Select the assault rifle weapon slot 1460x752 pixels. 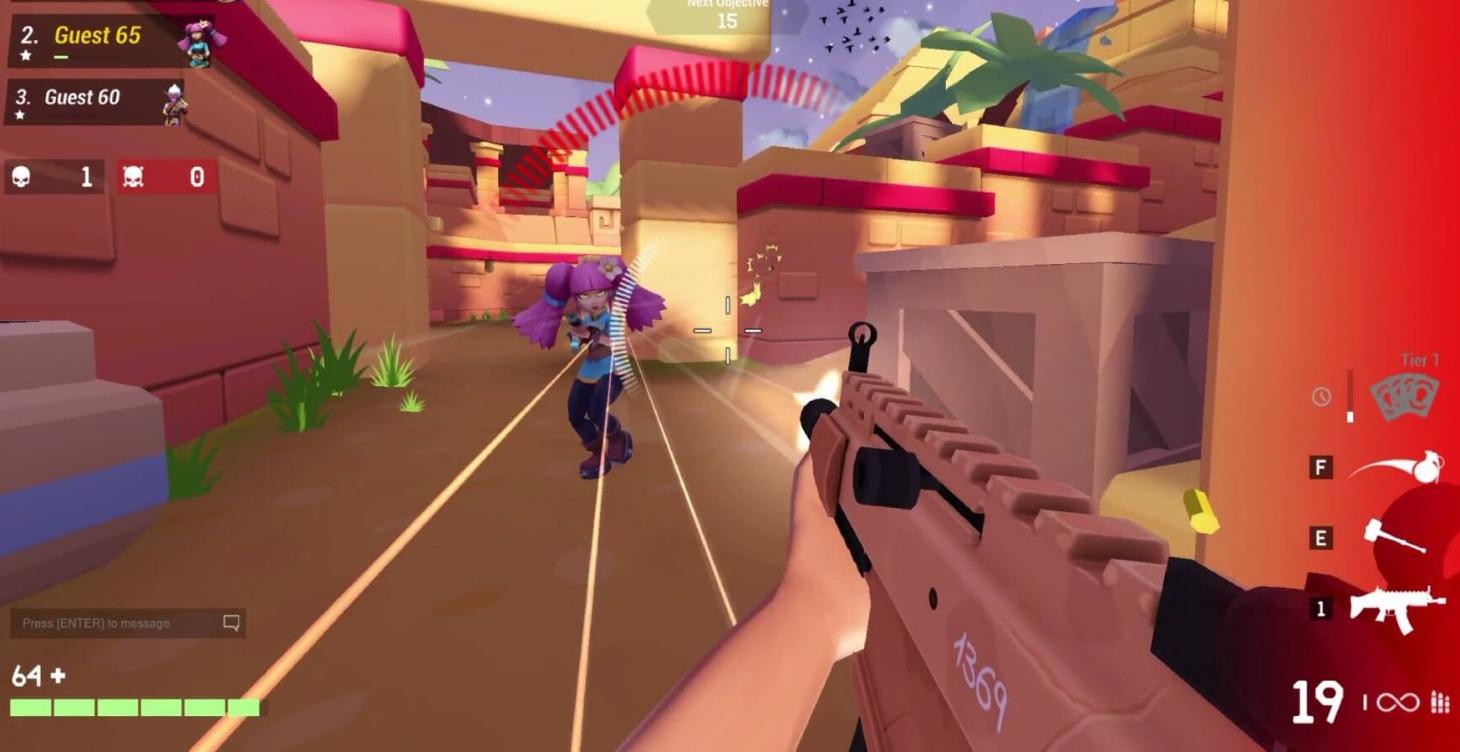1396,607
